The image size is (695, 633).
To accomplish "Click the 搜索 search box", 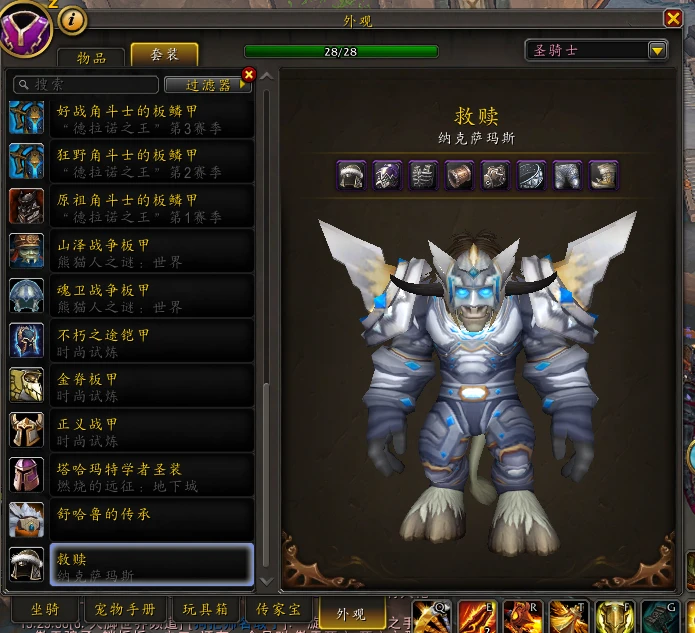I will coord(85,85).
